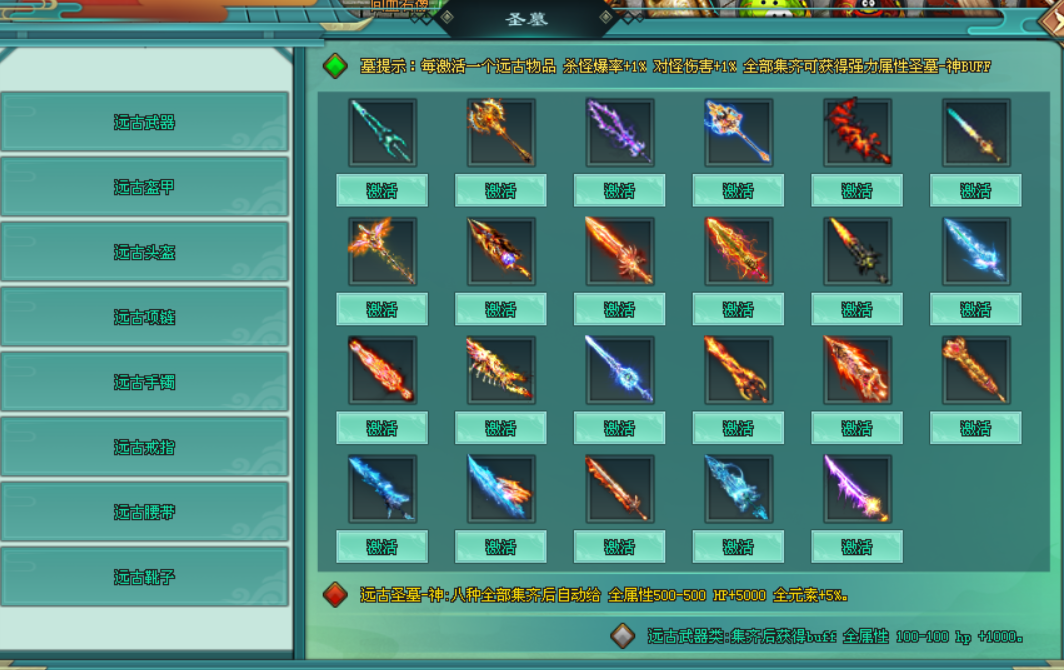Open the 远古头盔 category
Screen dimensions: 1064x670
pyautogui.click(x=144, y=252)
